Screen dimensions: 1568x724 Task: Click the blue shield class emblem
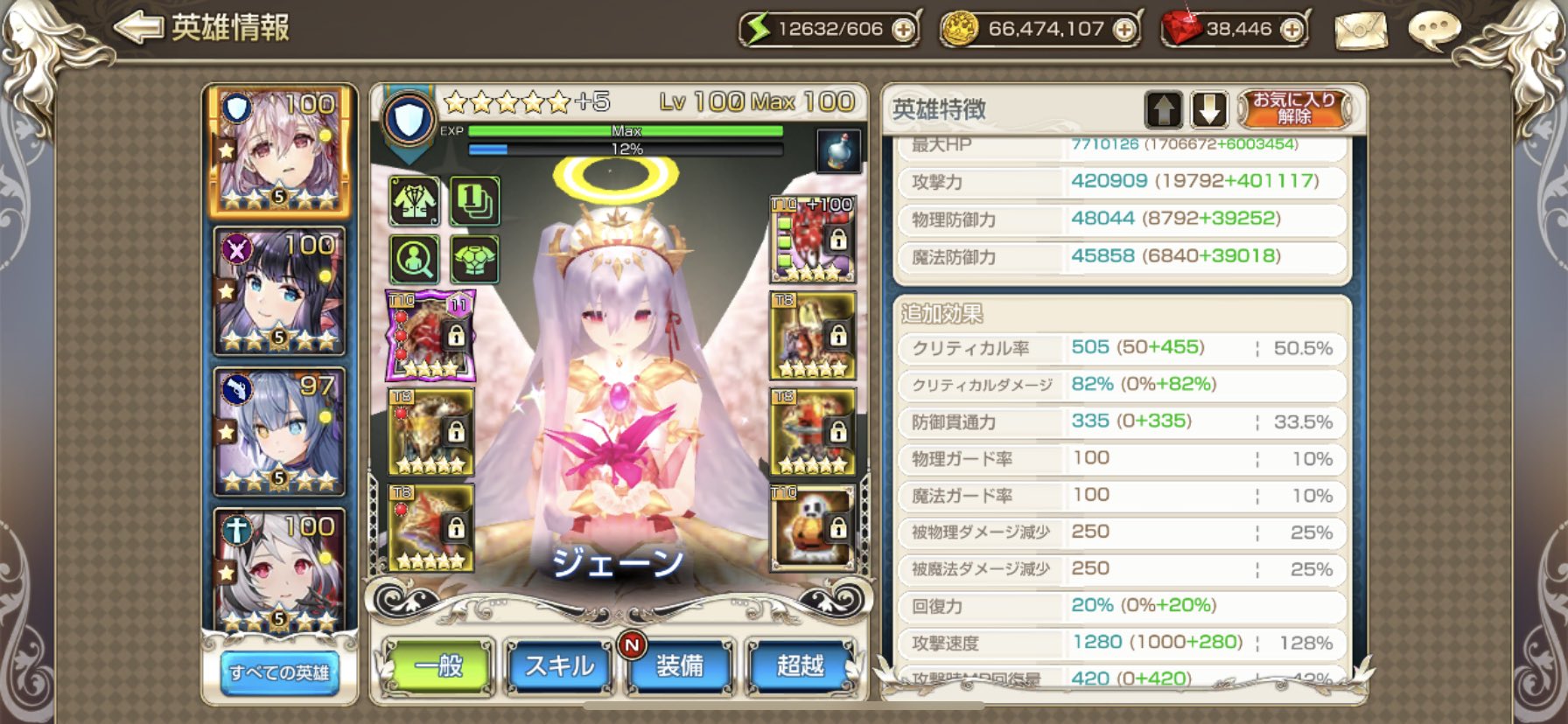[409, 118]
